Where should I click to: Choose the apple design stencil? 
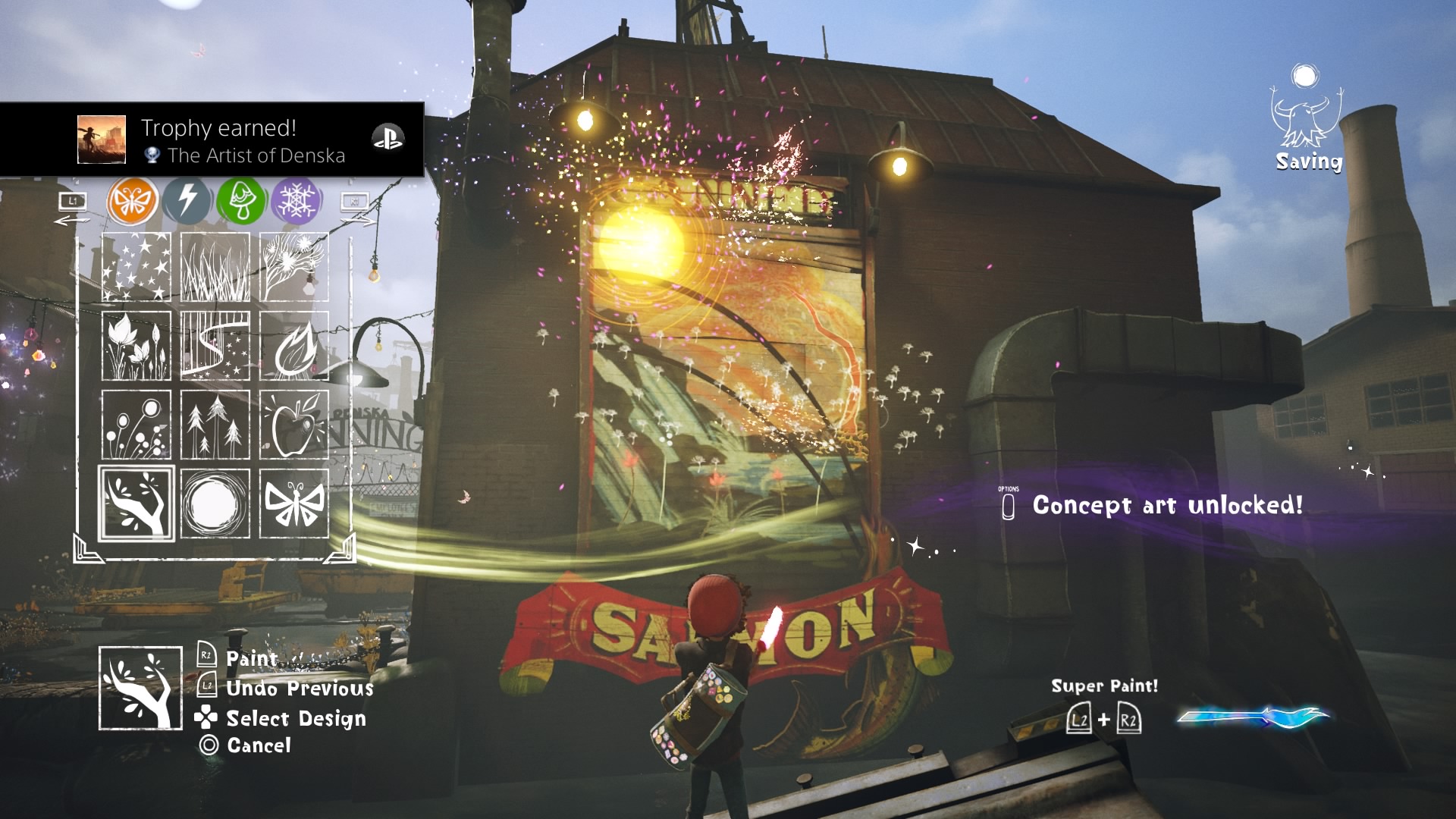point(294,425)
